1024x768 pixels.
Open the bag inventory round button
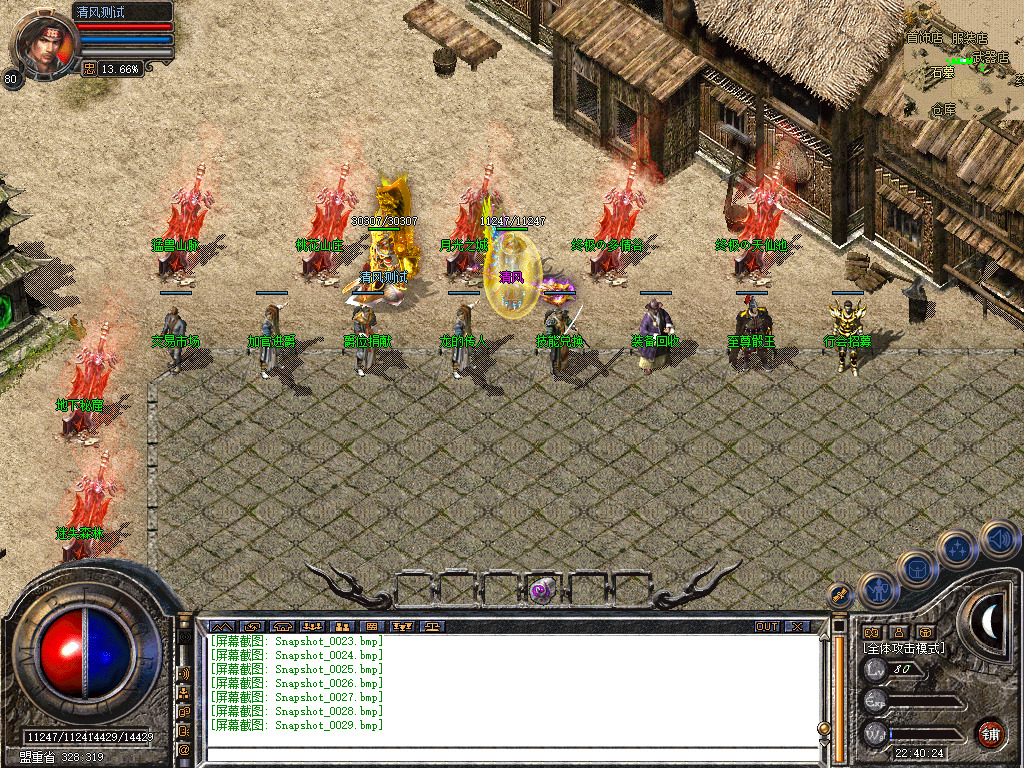[x=917, y=570]
